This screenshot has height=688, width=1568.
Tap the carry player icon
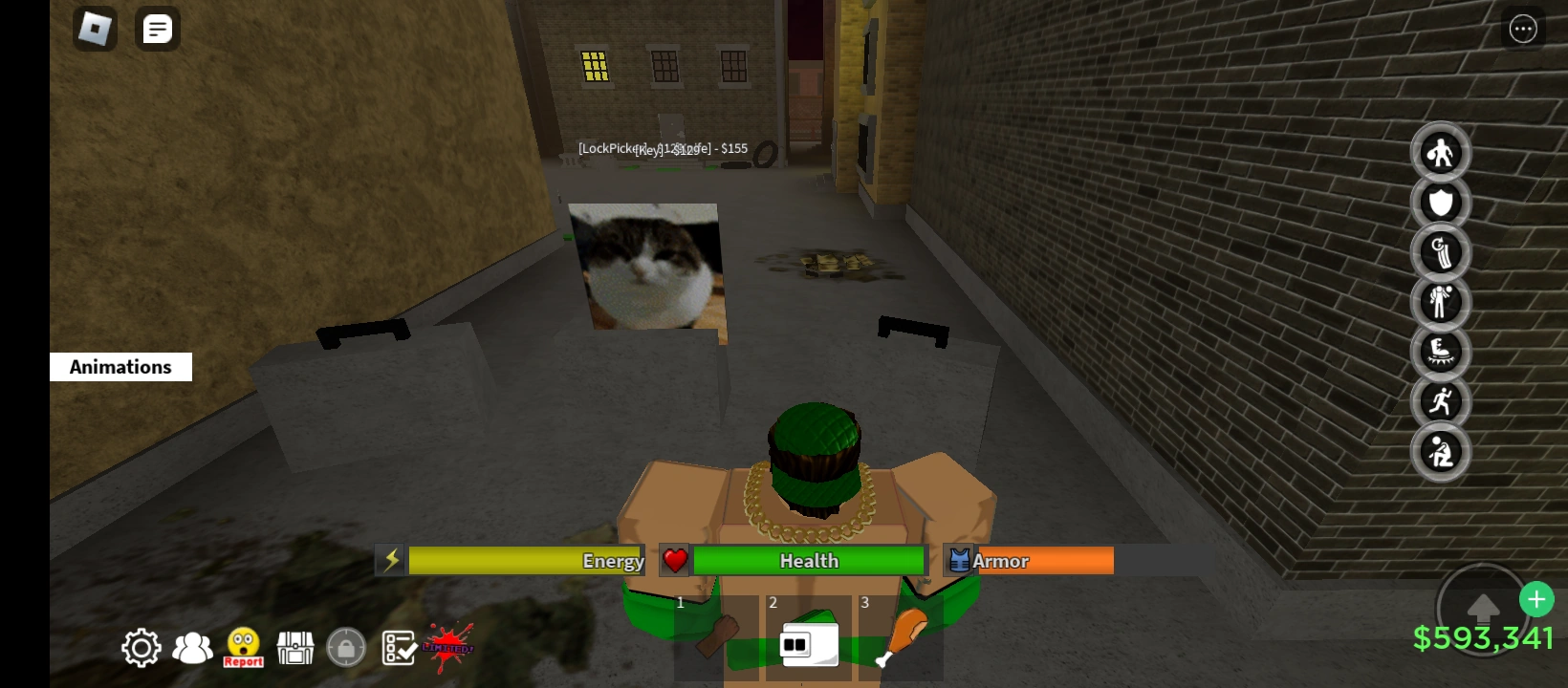(1441, 302)
